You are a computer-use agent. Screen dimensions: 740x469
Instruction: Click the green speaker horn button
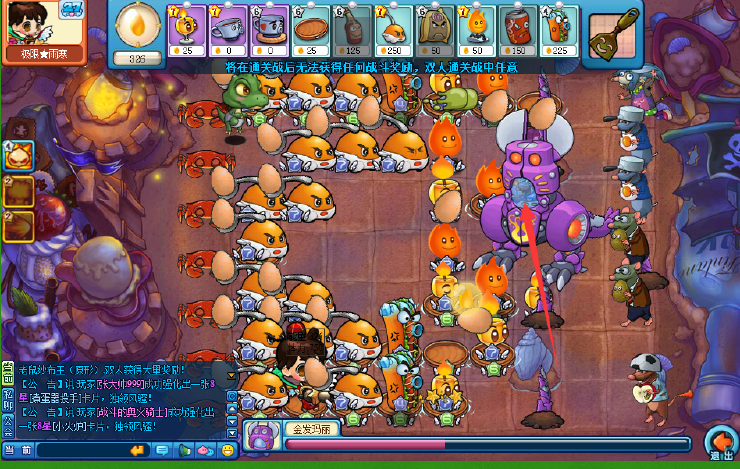click(x=186, y=451)
